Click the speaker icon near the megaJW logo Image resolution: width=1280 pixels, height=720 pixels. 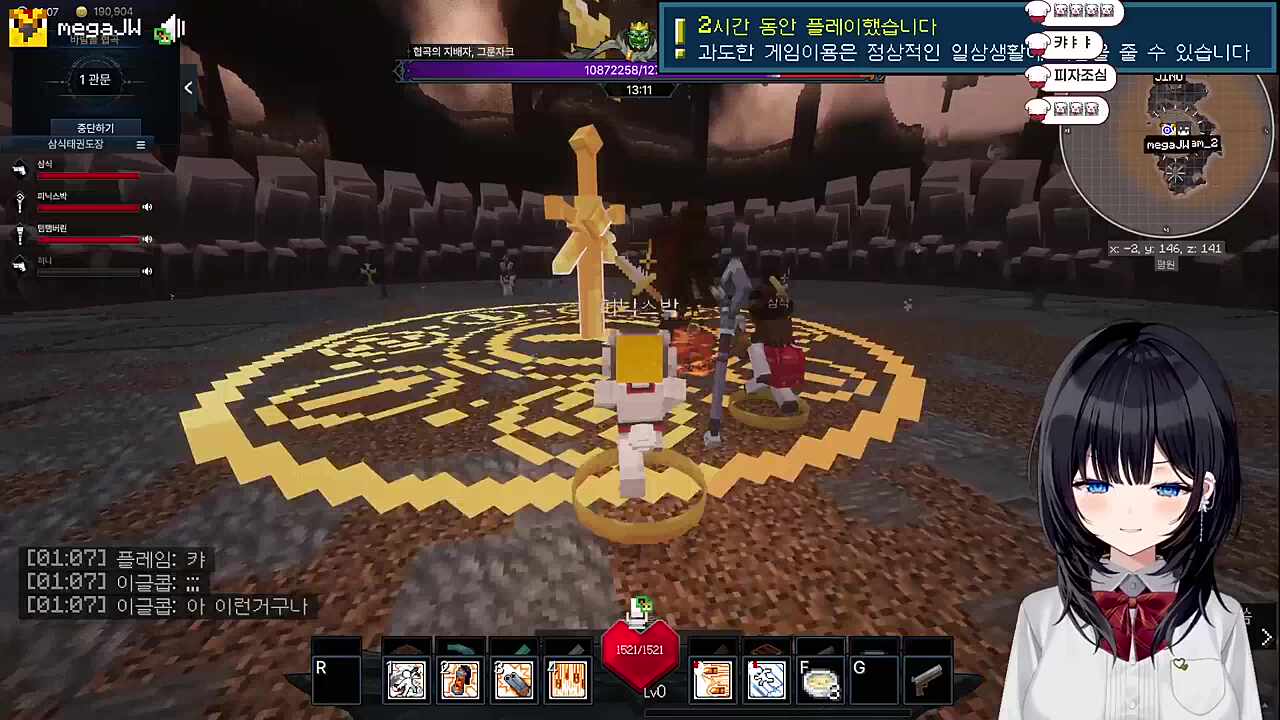(170, 28)
